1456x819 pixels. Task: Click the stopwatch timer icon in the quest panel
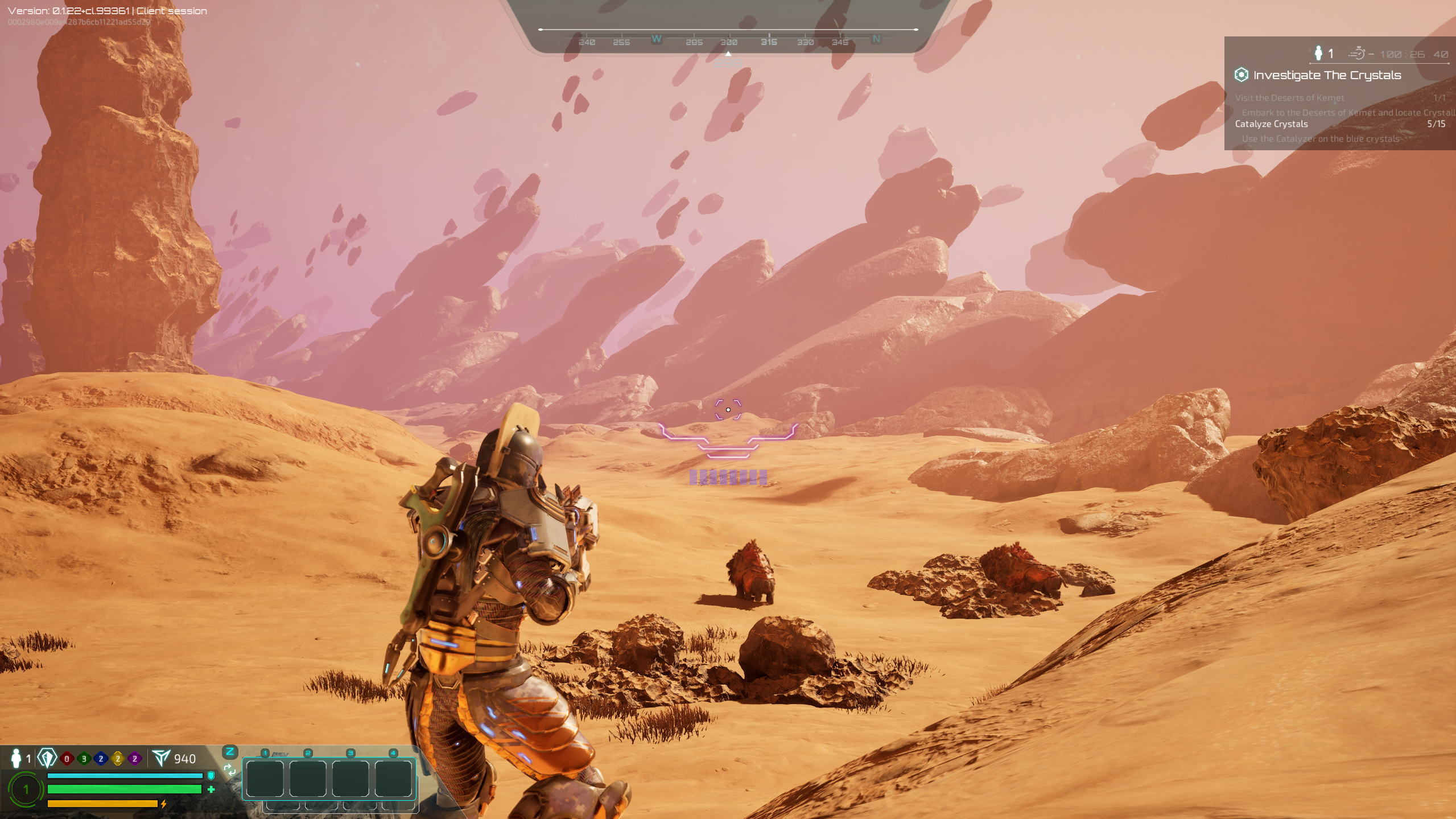click(1358, 53)
